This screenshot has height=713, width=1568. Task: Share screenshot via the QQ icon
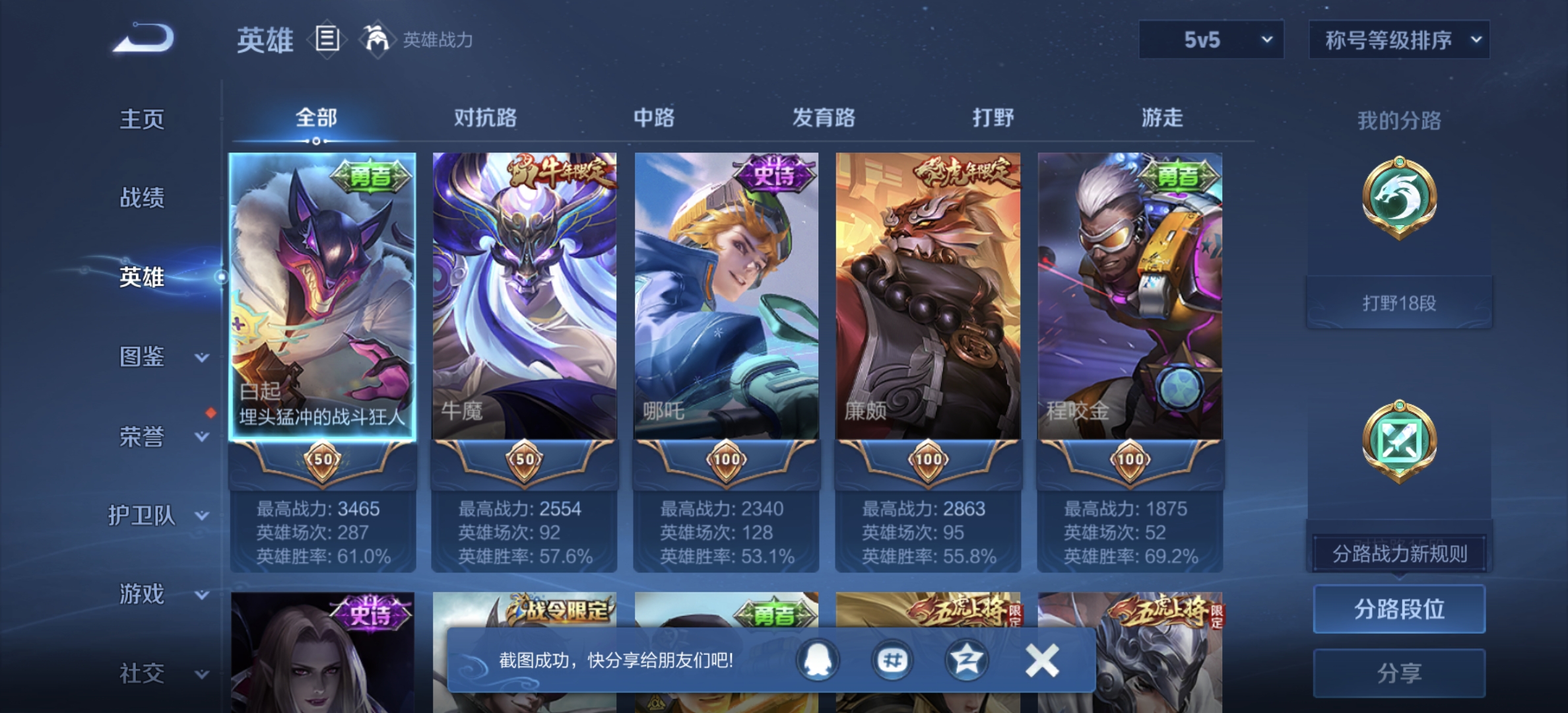coord(816,660)
